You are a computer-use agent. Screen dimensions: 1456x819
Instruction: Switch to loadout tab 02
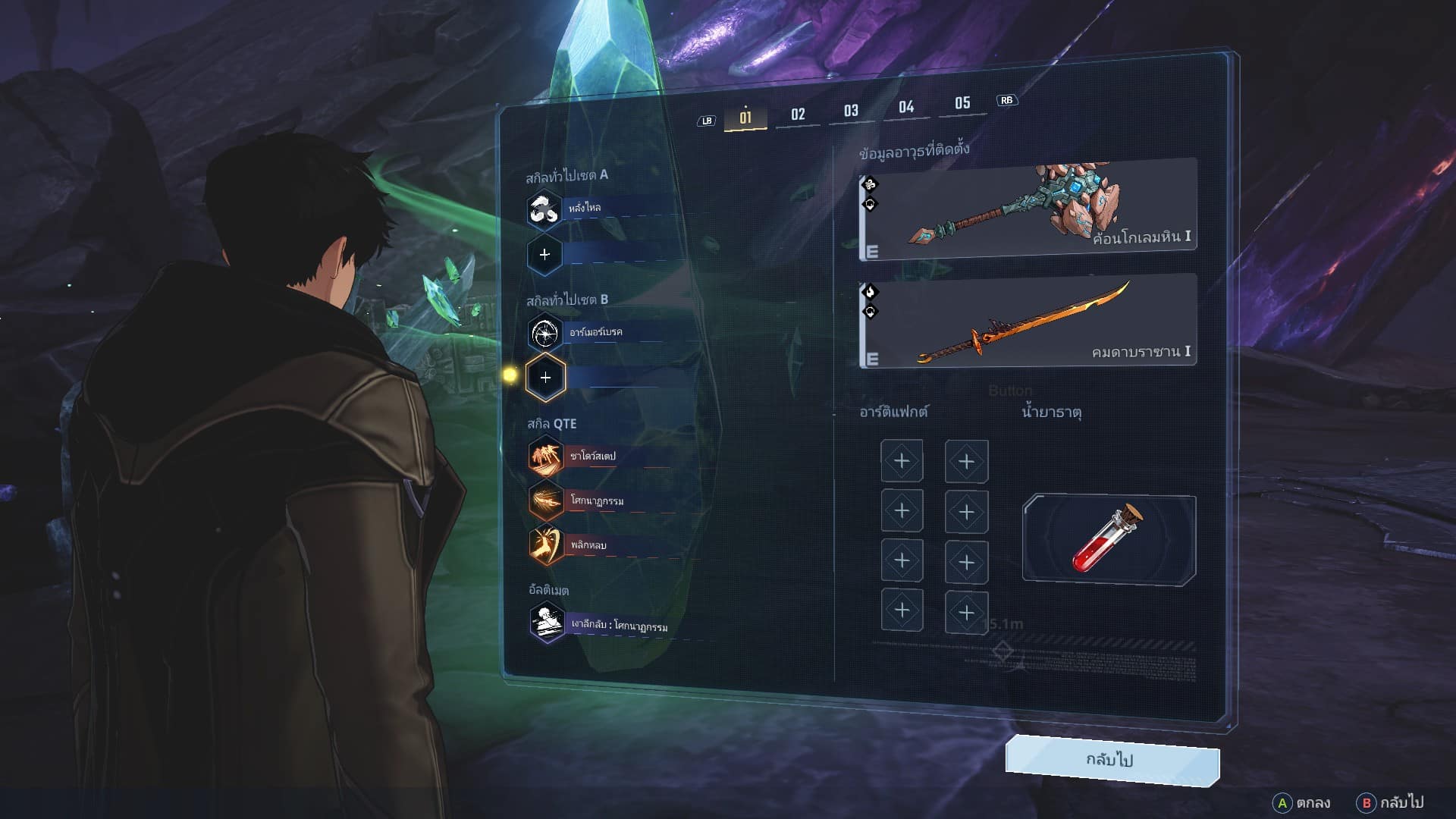[x=798, y=115]
